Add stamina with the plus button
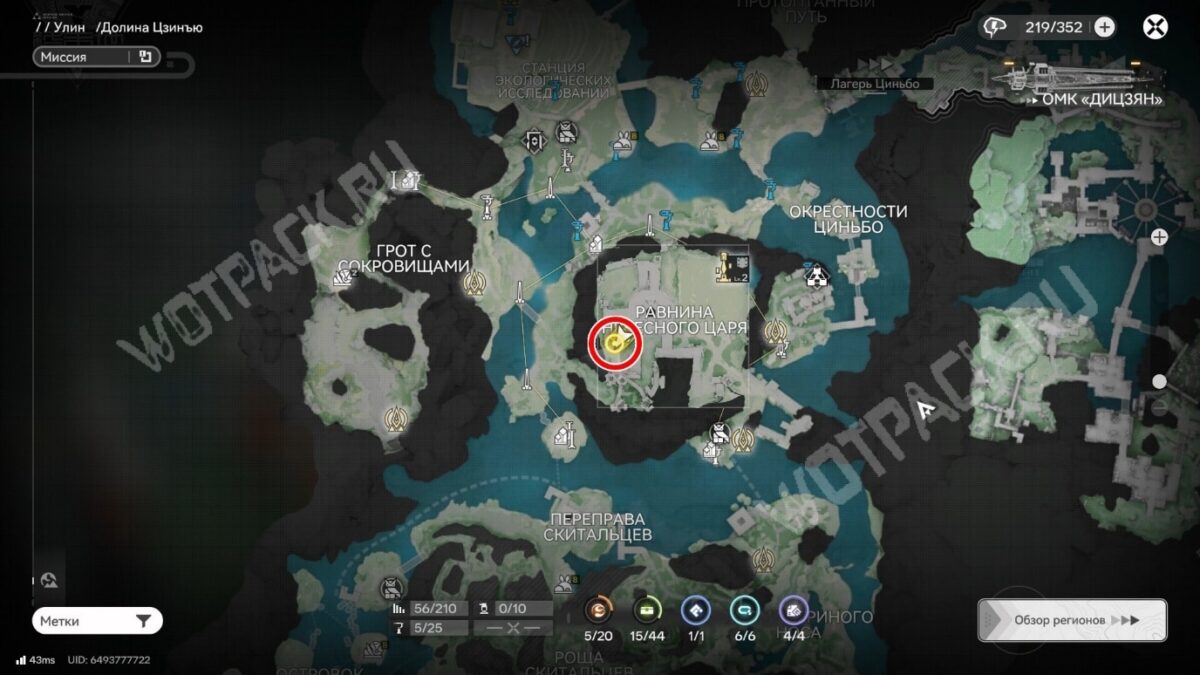 [x=1104, y=27]
